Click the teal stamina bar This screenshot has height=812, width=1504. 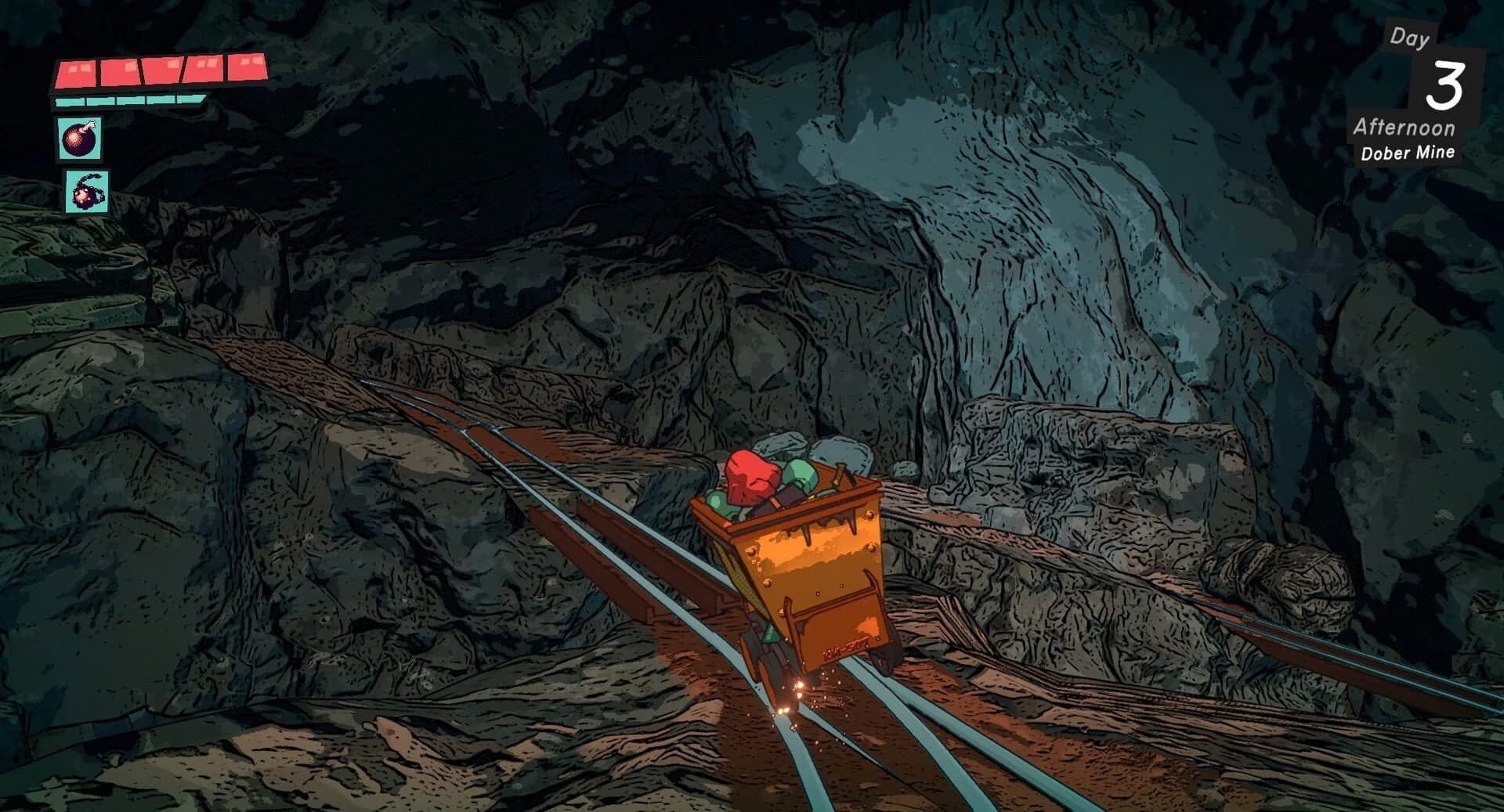pos(129,99)
